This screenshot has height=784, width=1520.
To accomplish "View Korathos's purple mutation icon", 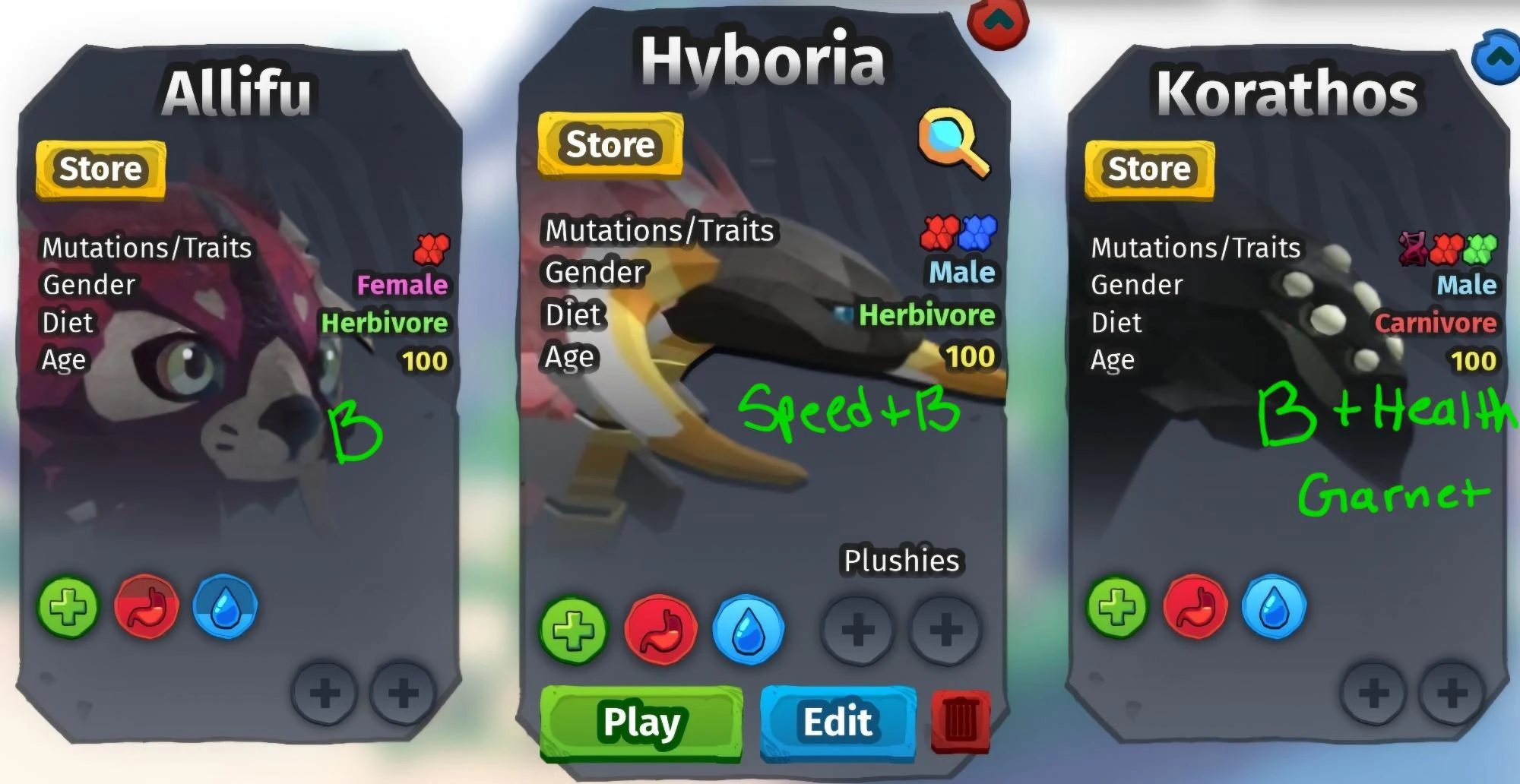I will 1414,248.
